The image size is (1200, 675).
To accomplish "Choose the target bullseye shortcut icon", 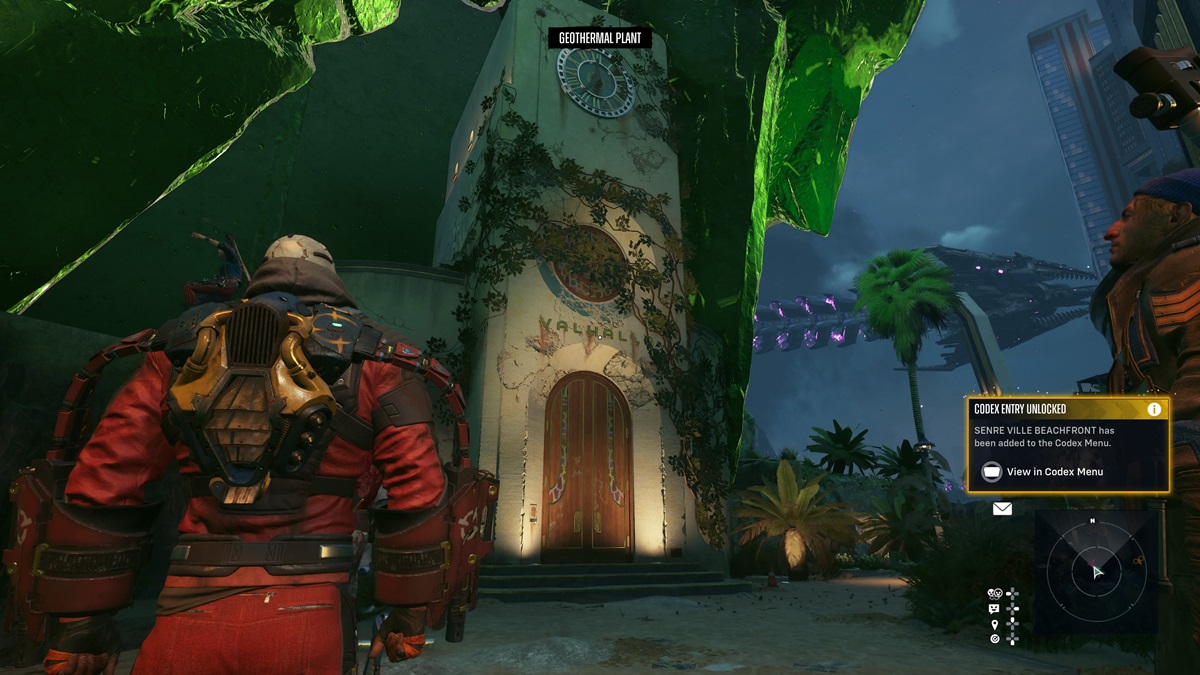I will click(995, 638).
